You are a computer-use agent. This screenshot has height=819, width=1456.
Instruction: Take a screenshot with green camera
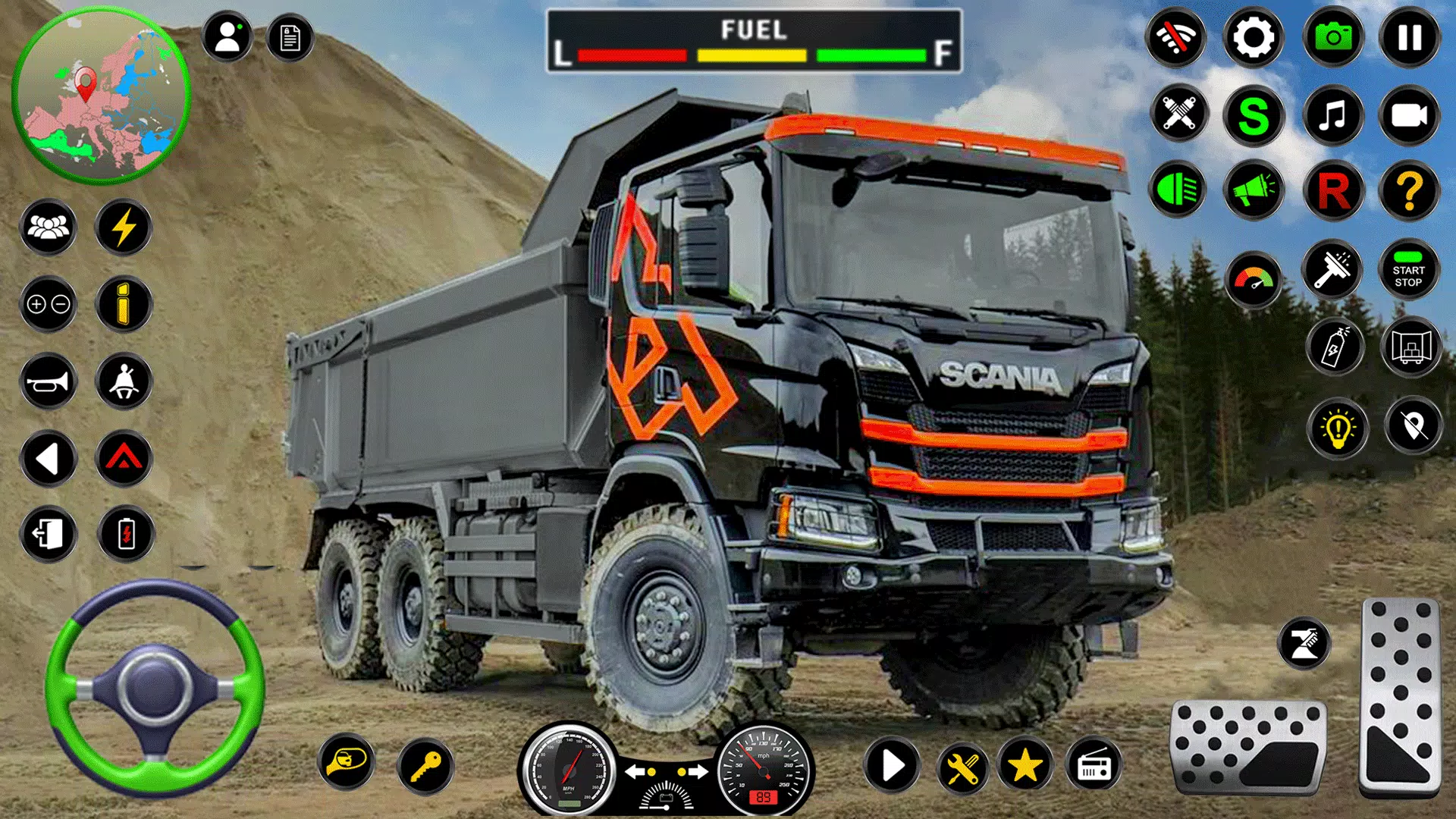[x=1332, y=37]
